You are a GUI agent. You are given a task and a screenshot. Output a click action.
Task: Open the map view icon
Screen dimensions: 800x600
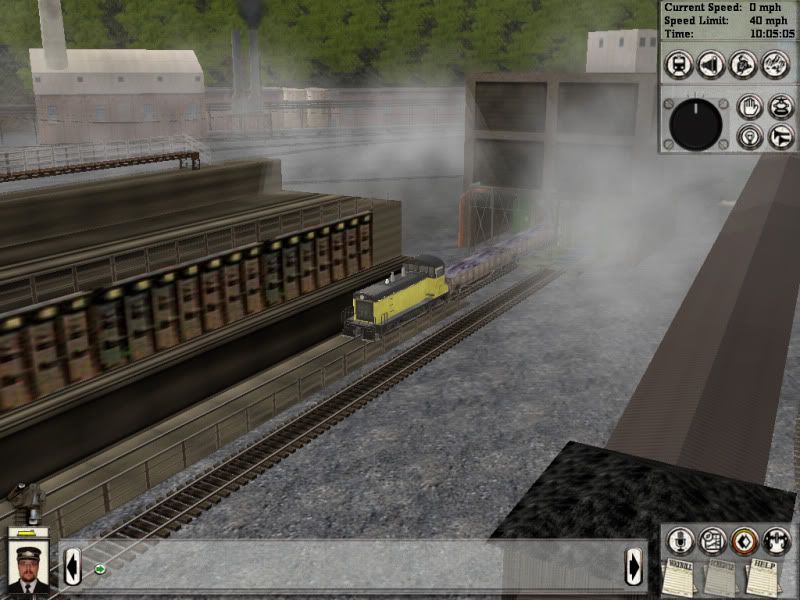(712, 541)
